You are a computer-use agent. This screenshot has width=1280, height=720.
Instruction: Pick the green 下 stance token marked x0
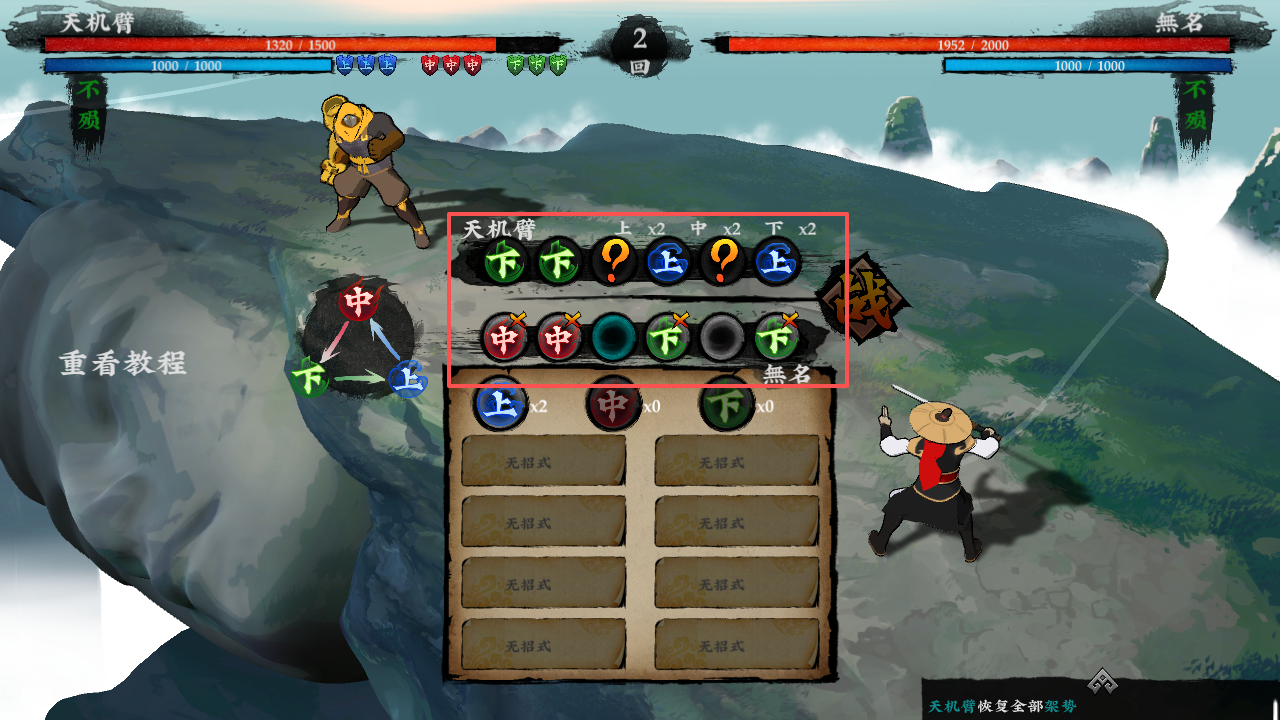coord(727,405)
